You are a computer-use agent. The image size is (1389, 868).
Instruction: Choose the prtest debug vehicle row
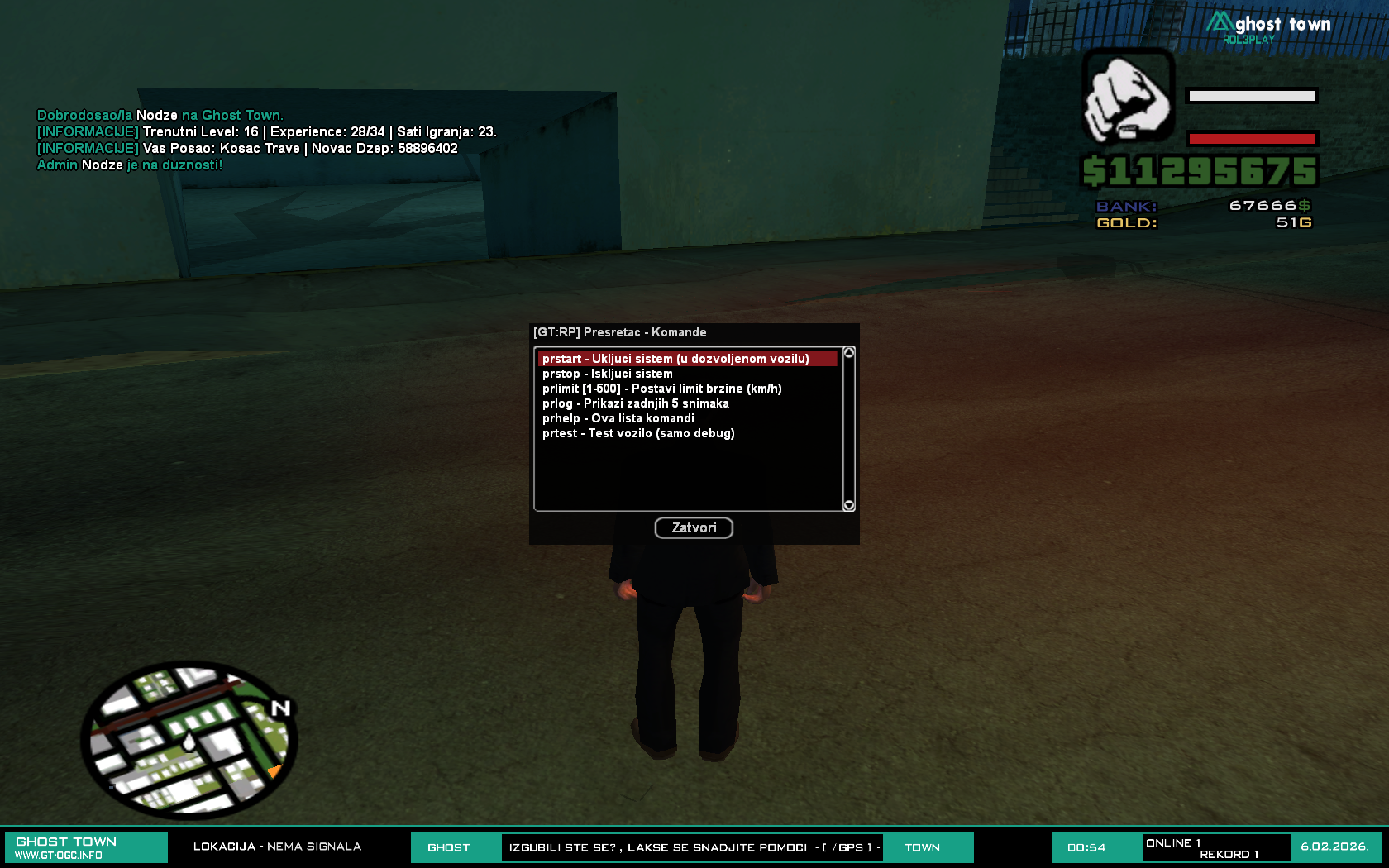(x=638, y=433)
